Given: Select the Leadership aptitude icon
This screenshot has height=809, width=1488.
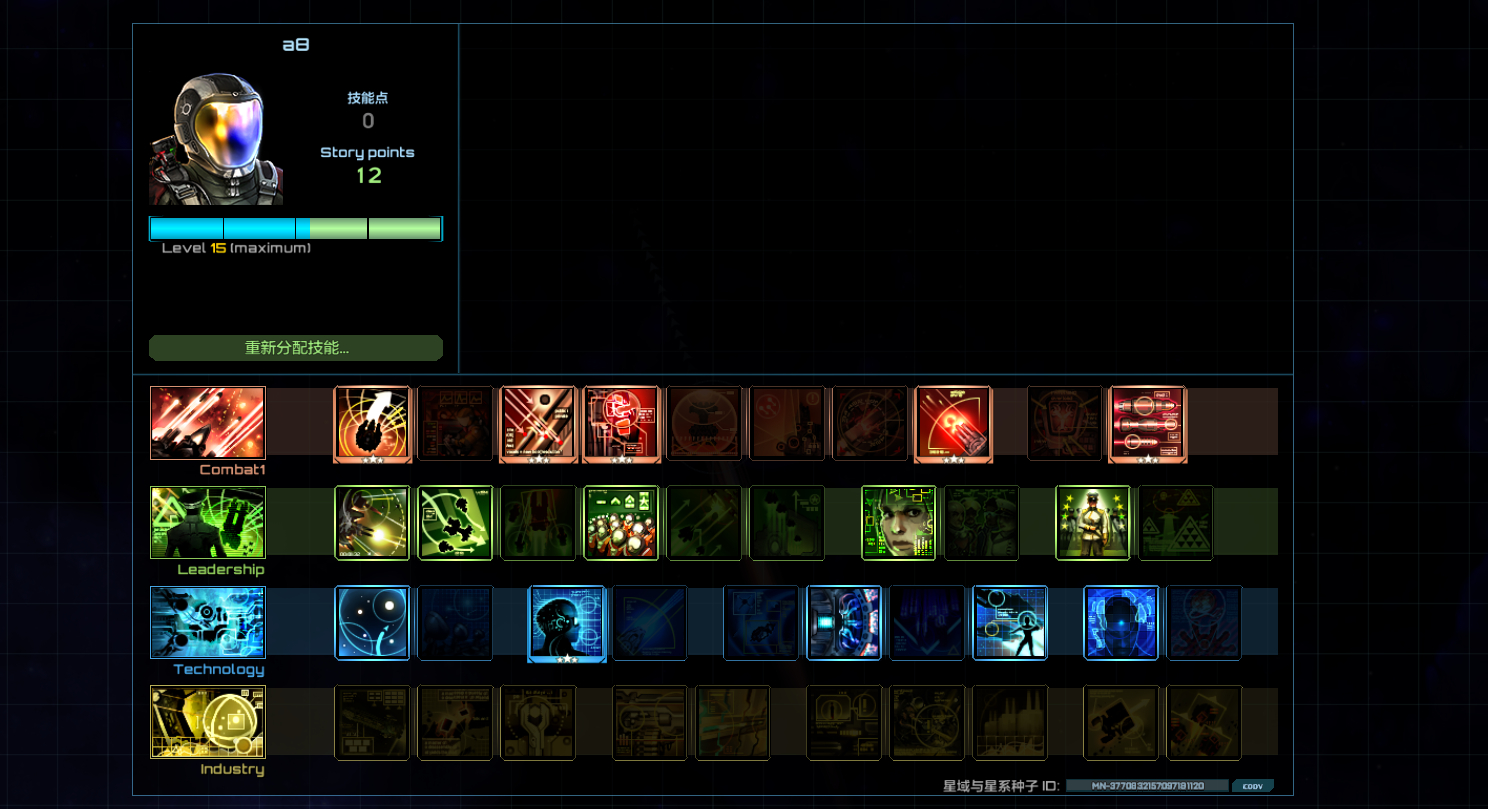Looking at the screenshot, I should pyautogui.click(x=208, y=523).
